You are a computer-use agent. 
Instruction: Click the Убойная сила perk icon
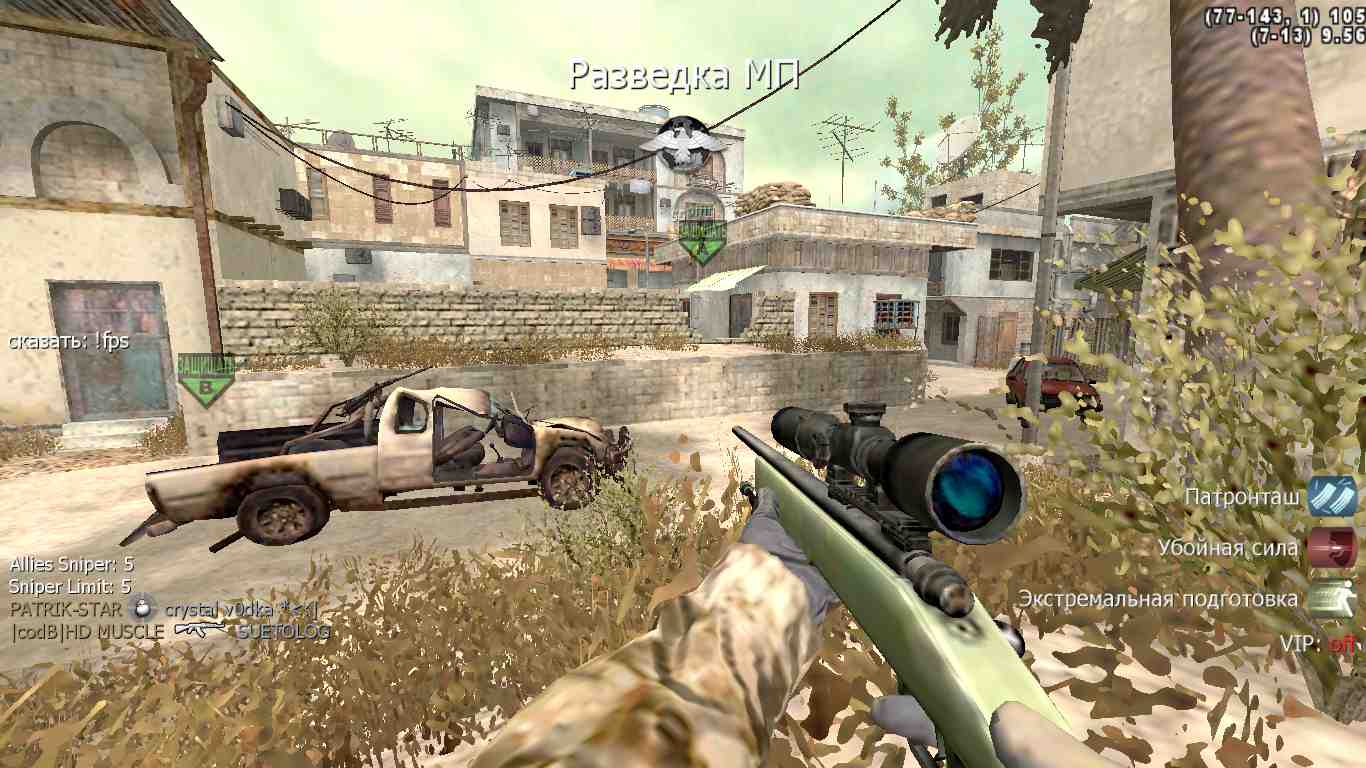coord(1331,548)
